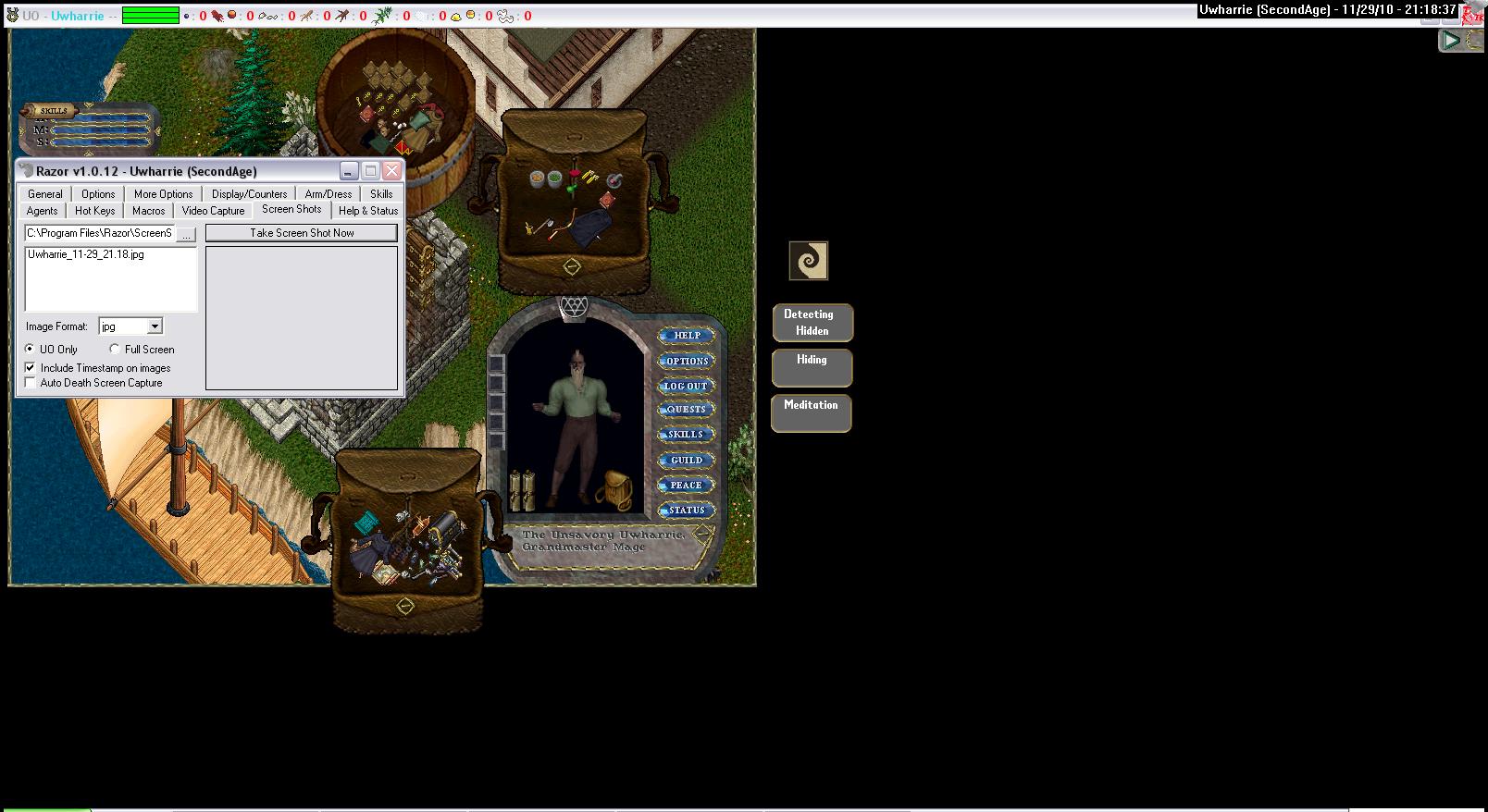Open the SKILLS list from paperdoll
This screenshot has height=812, width=1488.
(x=687, y=435)
